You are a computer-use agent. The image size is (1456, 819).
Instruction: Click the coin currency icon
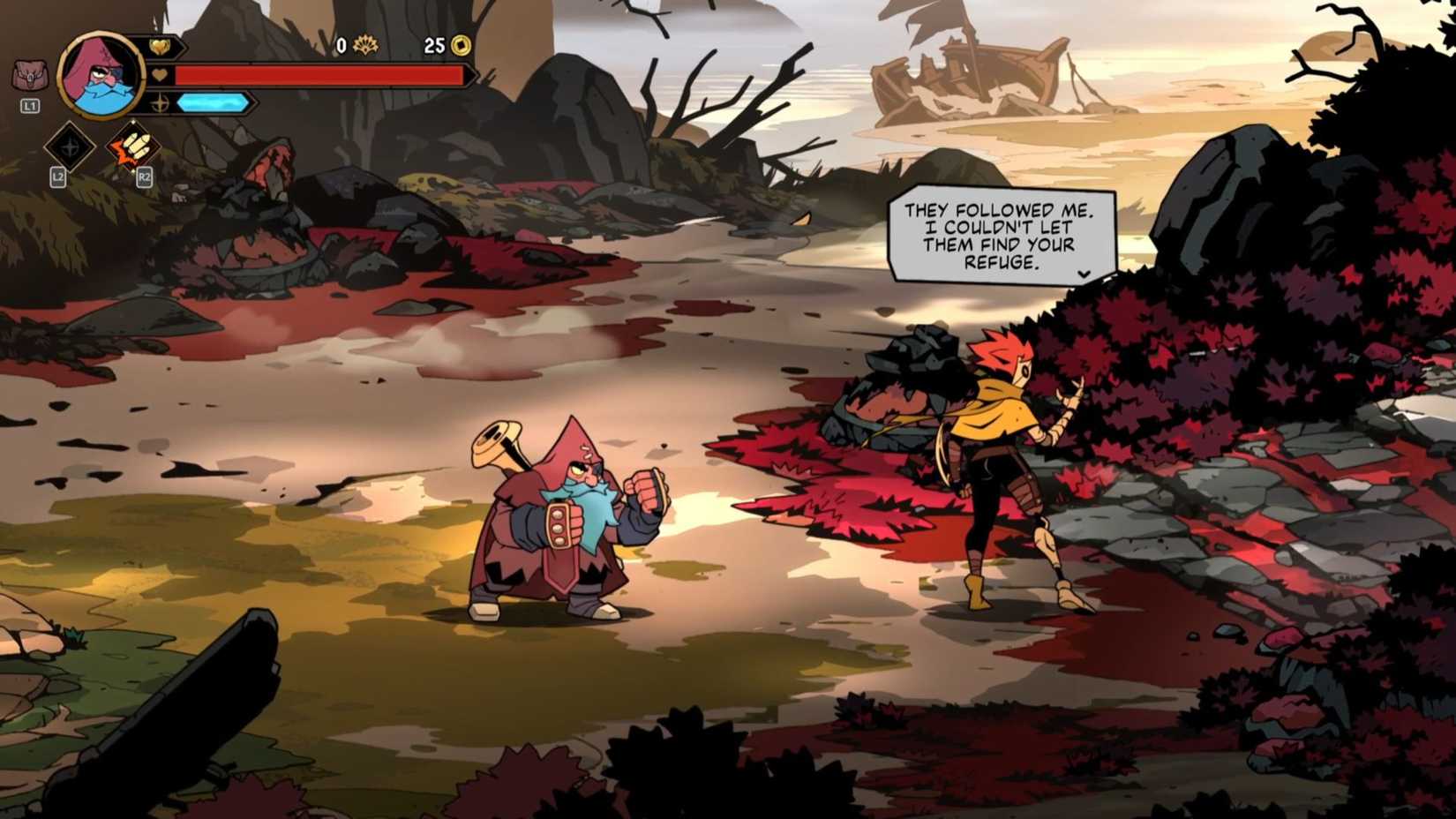coord(462,44)
